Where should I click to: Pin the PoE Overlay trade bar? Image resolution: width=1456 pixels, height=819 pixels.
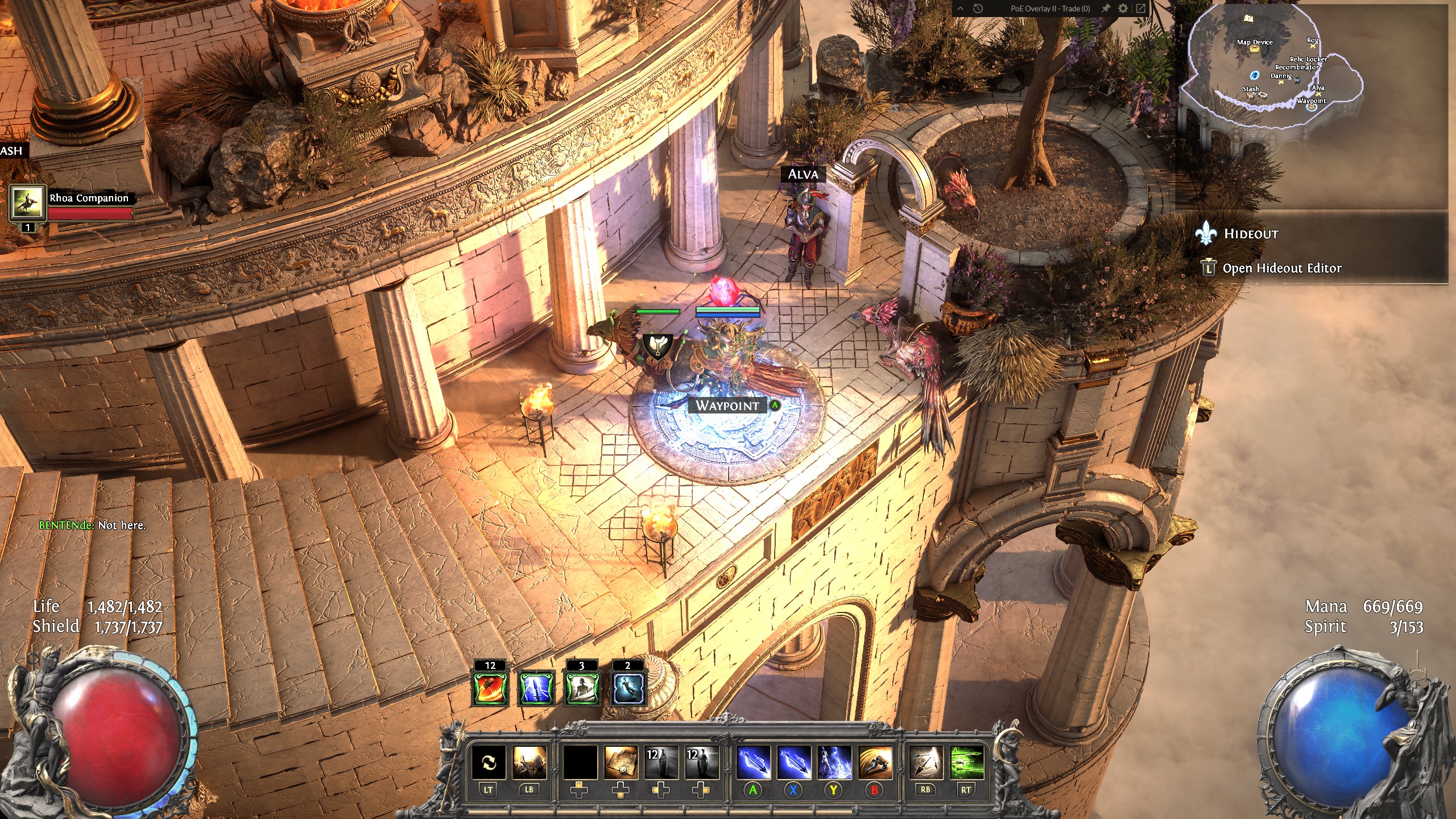pyautogui.click(x=1106, y=9)
